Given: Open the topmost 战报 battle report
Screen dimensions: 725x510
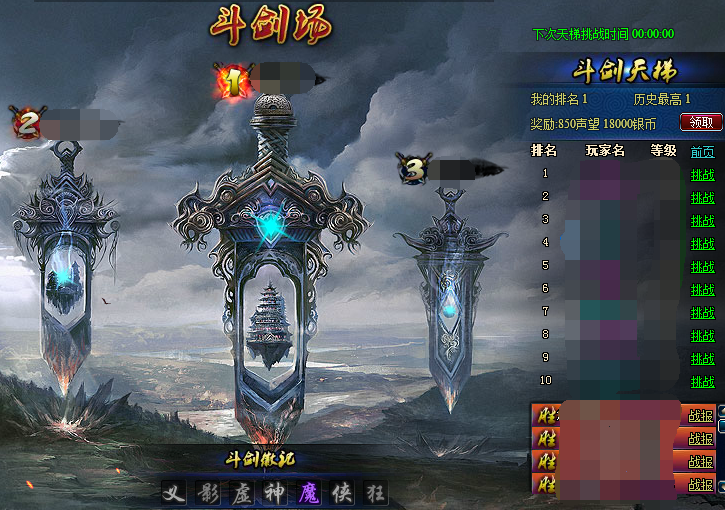Looking at the screenshot, I should (x=700, y=415).
